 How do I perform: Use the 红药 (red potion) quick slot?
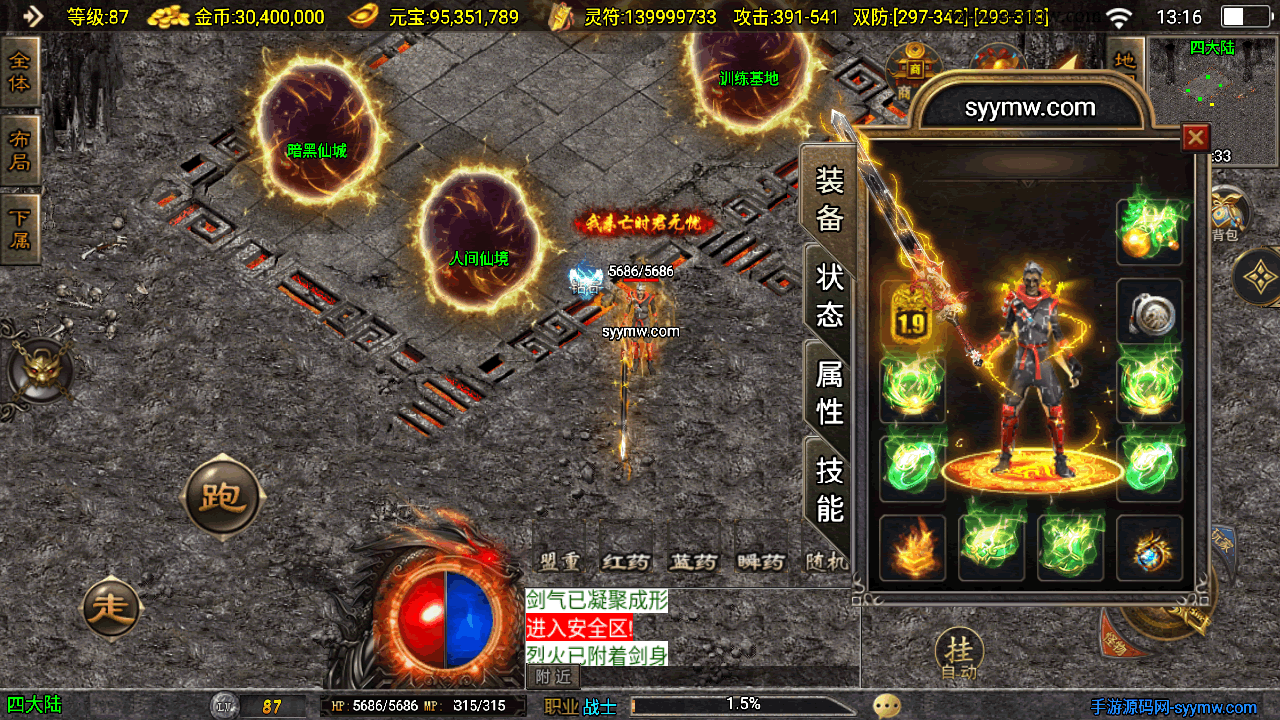(x=626, y=561)
